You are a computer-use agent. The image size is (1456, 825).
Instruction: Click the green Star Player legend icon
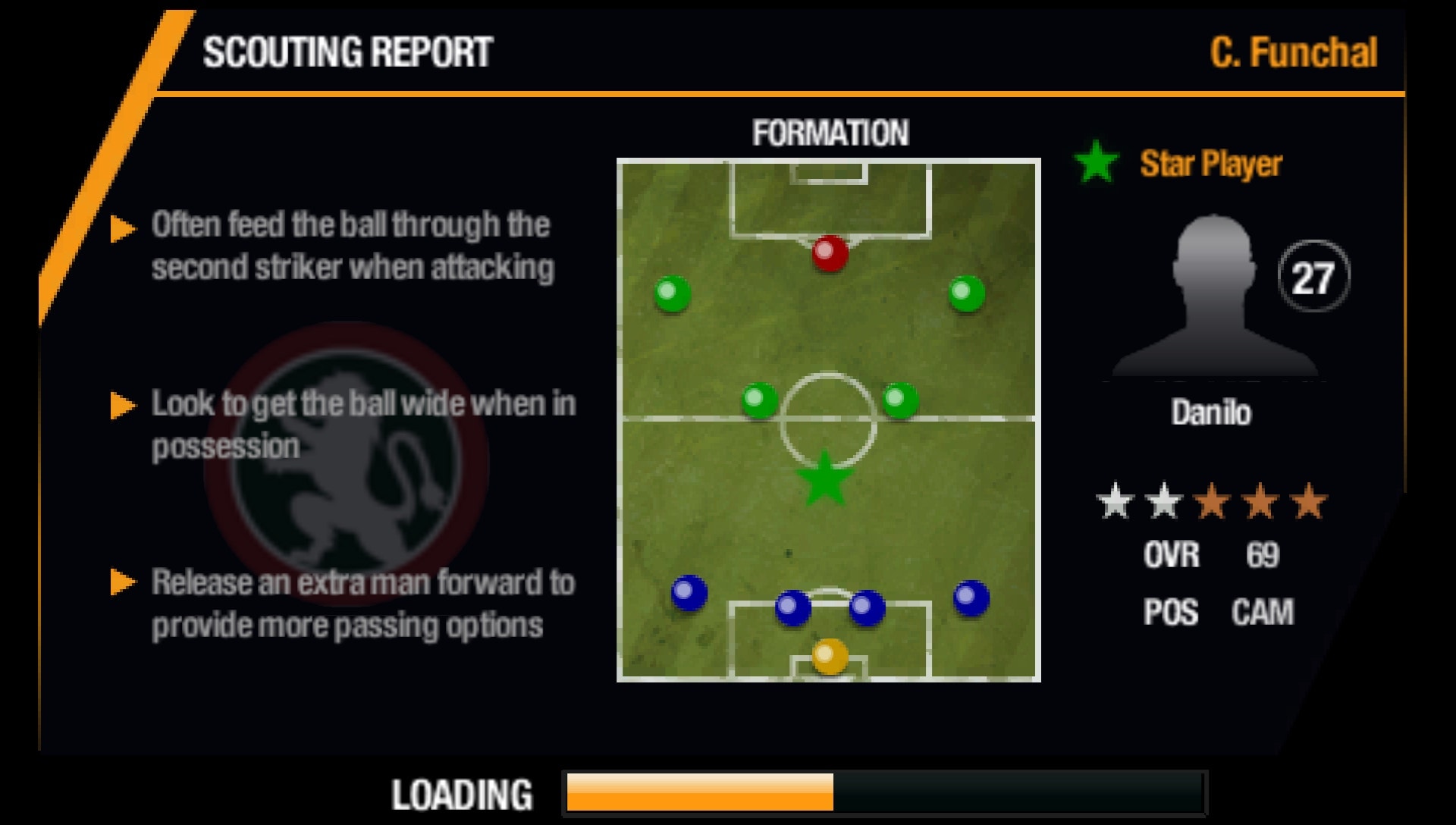click(x=1097, y=162)
